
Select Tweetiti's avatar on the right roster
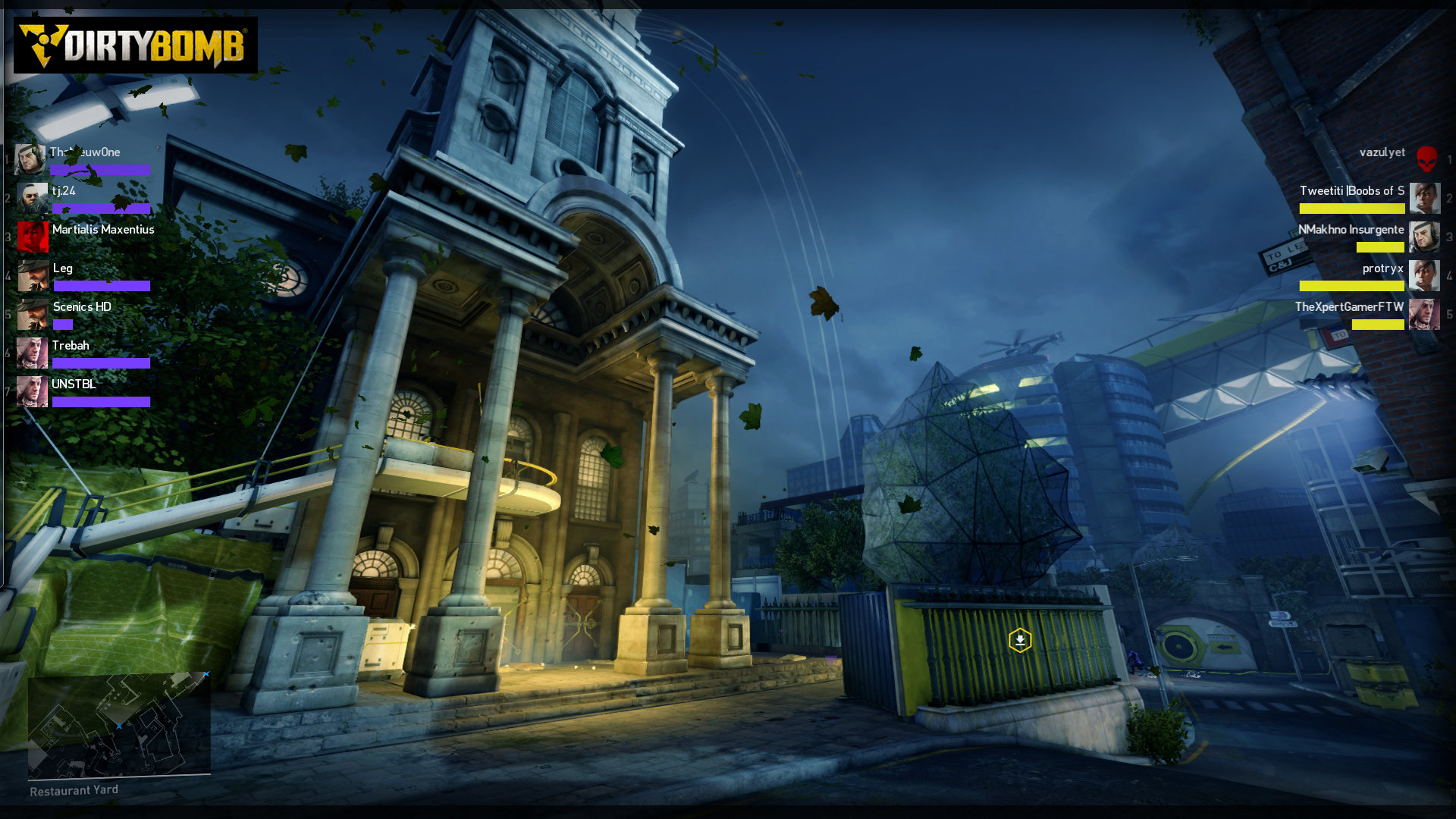pyautogui.click(x=1425, y=198)
